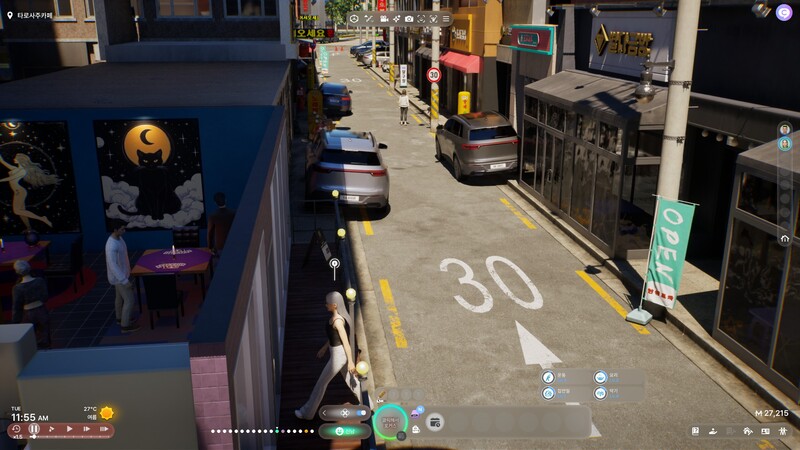Click the sun weather icon
Viewport: 800px width, 450px height.
click(x=106, y=412)
